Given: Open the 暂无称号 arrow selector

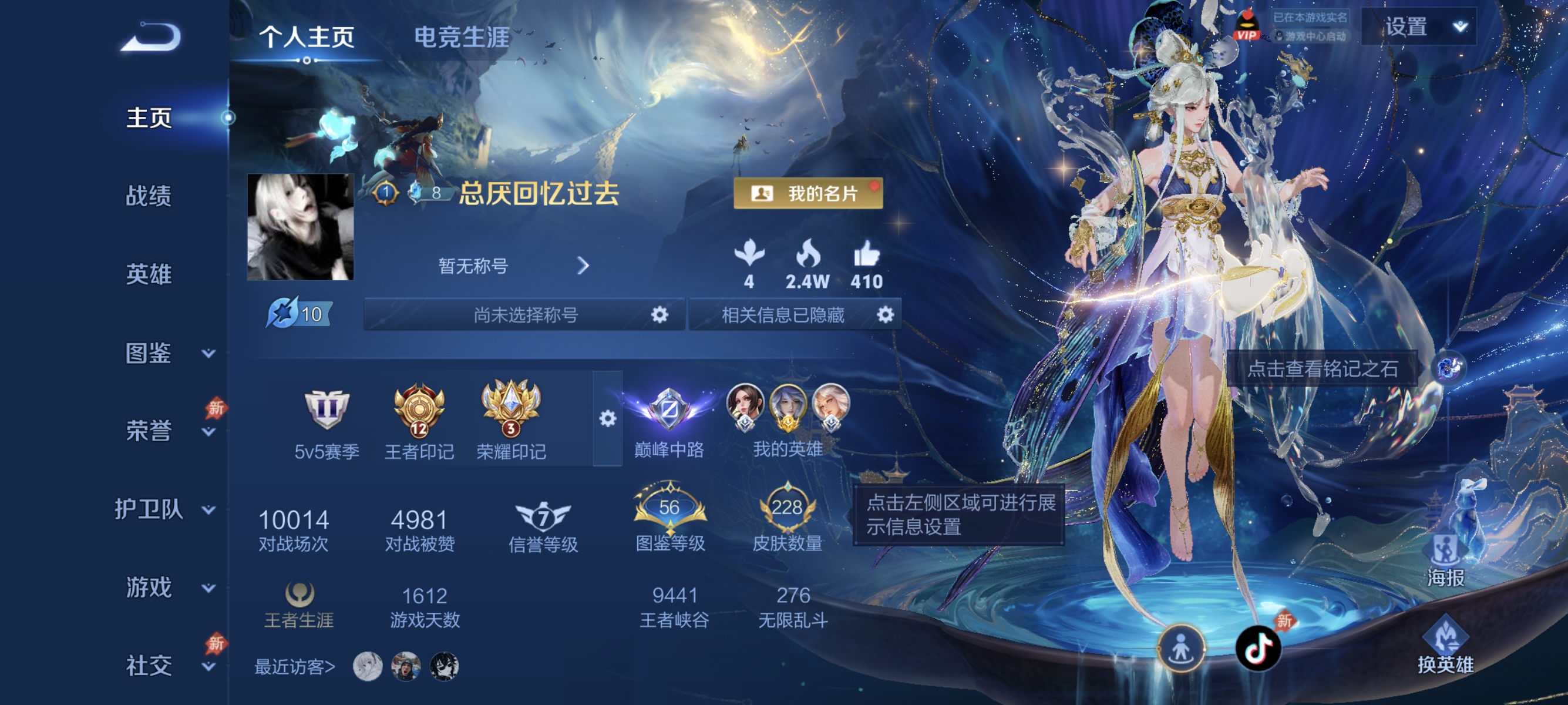Looking at the screenshot, I should [584, 266].
